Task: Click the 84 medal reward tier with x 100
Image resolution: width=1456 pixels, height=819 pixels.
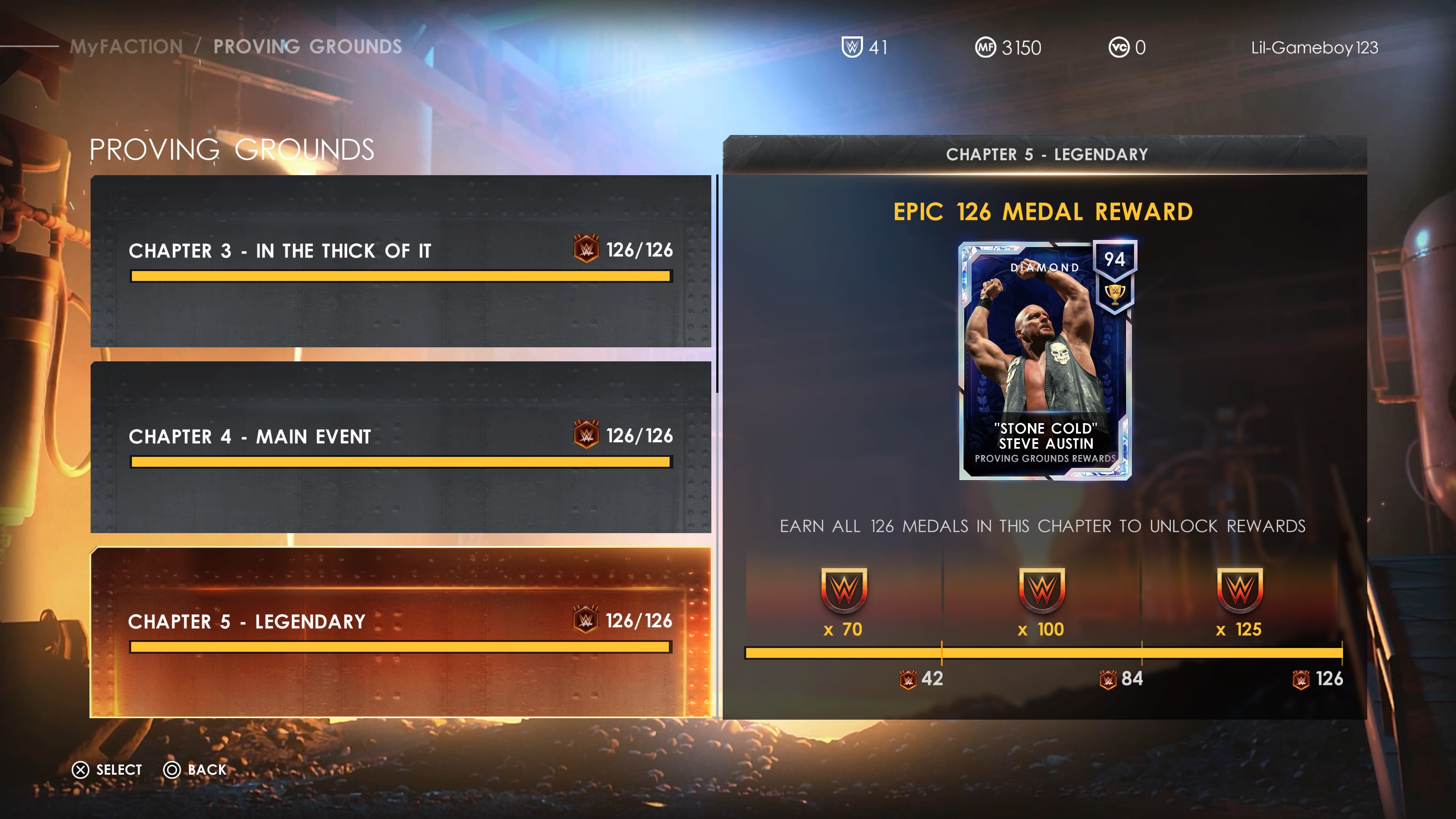Action: (x=1041, y=602)
